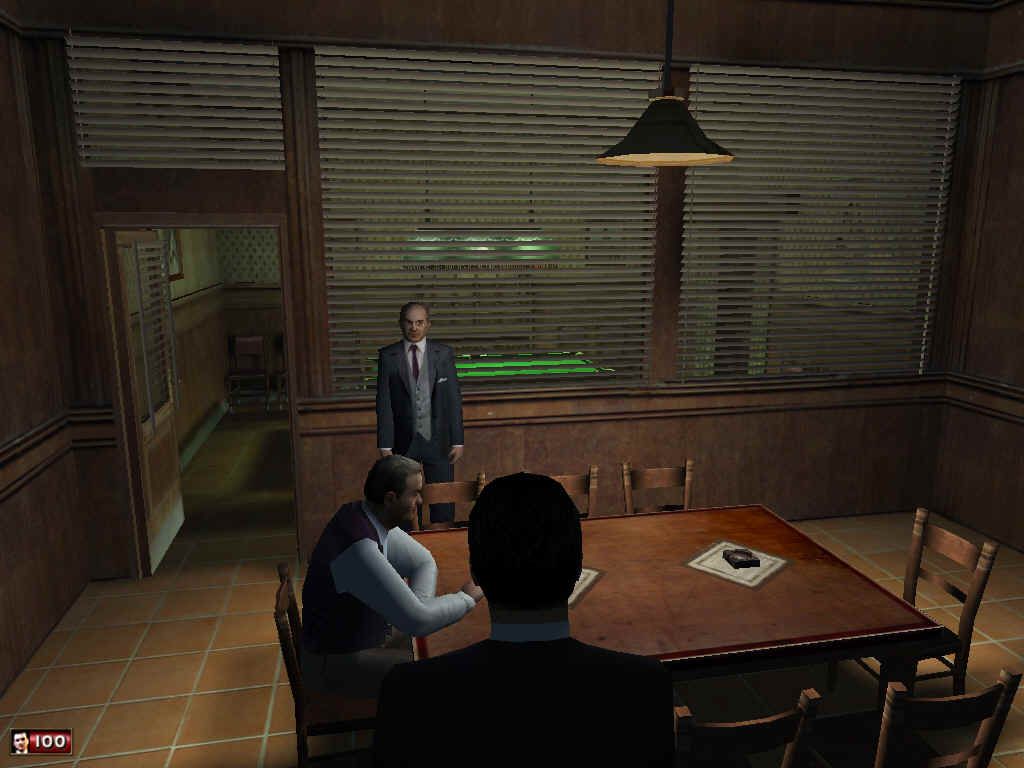Click the player portrait in the health HUD
This screenshot has width=1024, height=768.
[x=19, y=742]
